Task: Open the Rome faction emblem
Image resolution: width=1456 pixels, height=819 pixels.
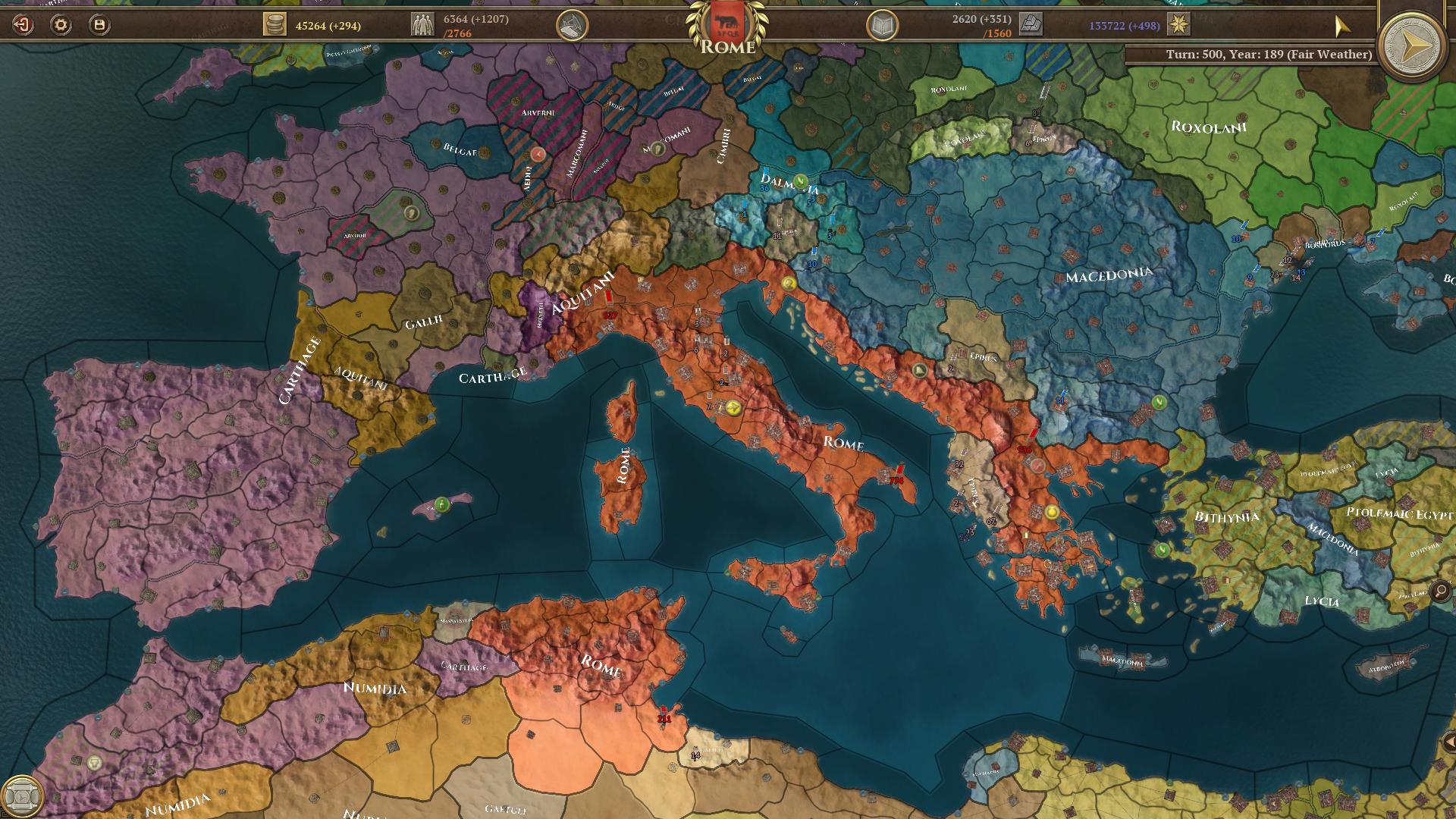Action: (727, 23)
